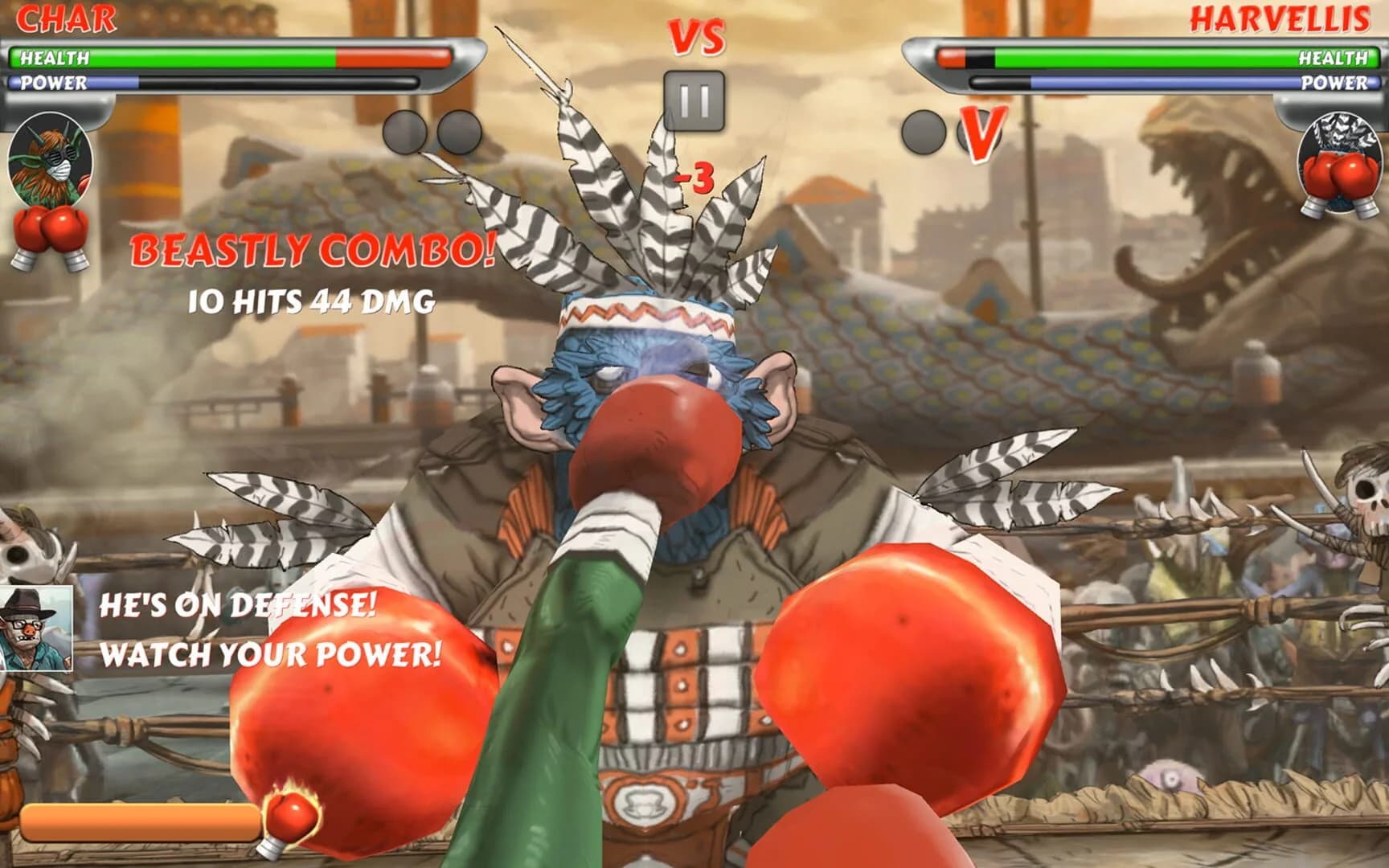
Task: Expand the BEASTLY COMBO notification
Action: pyautogui.click(x=313, y=251)
